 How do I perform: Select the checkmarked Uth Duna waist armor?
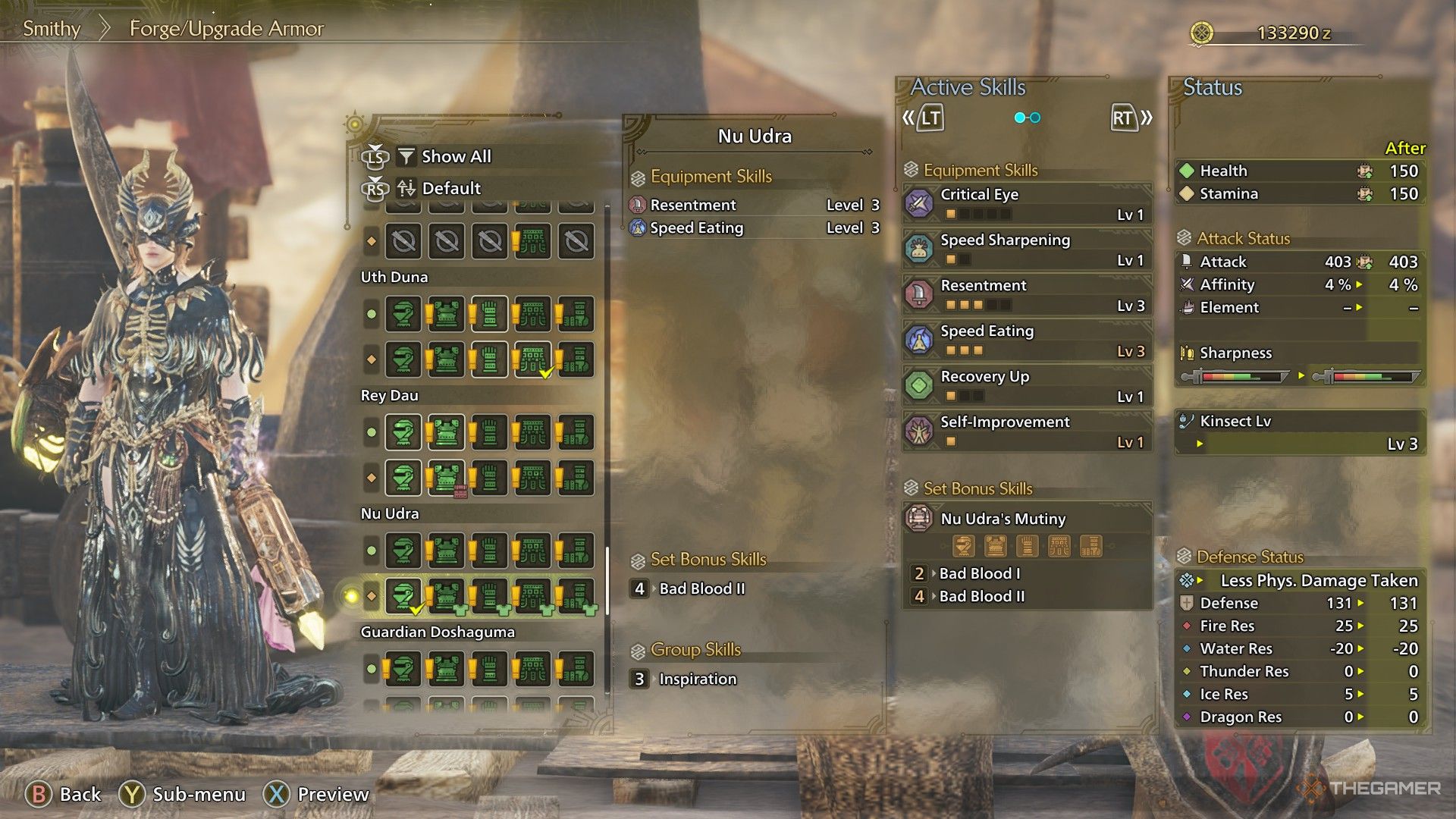pos(533,359)
